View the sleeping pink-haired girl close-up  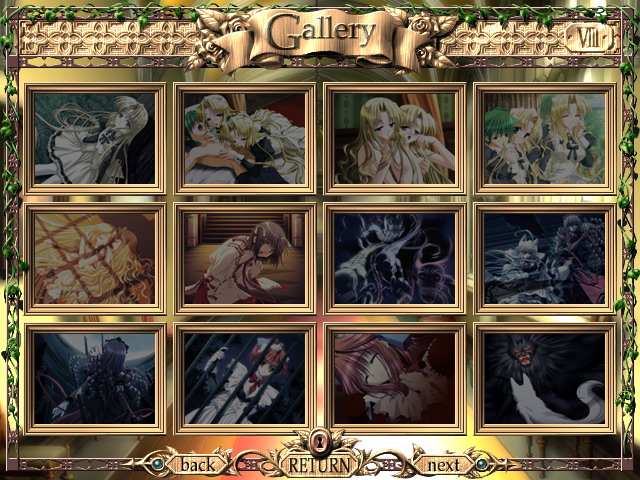395,378
